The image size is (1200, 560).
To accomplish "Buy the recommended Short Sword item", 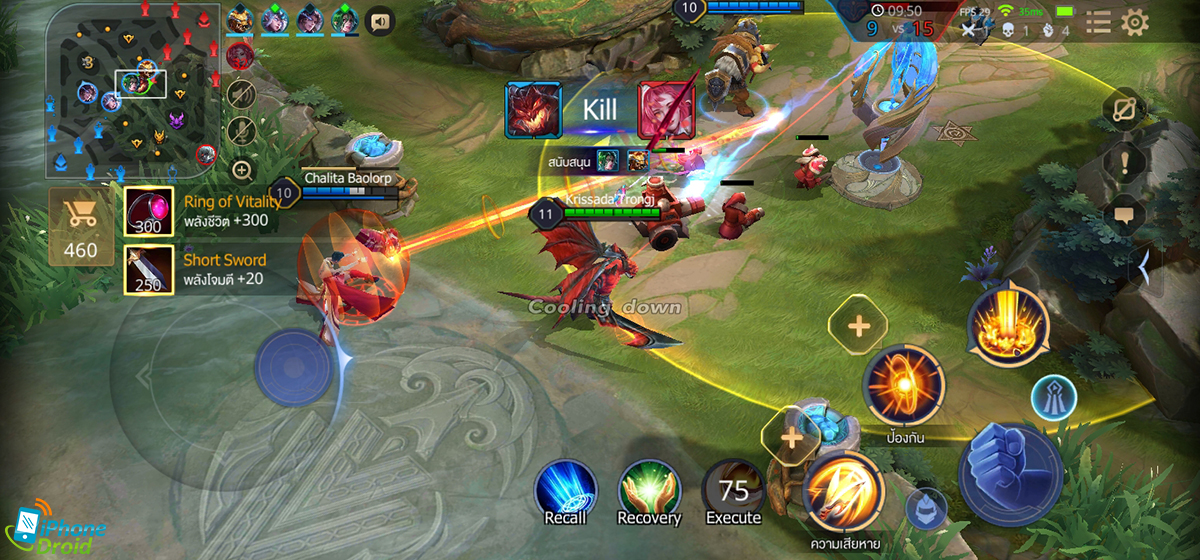I will (x=149, y=270).
